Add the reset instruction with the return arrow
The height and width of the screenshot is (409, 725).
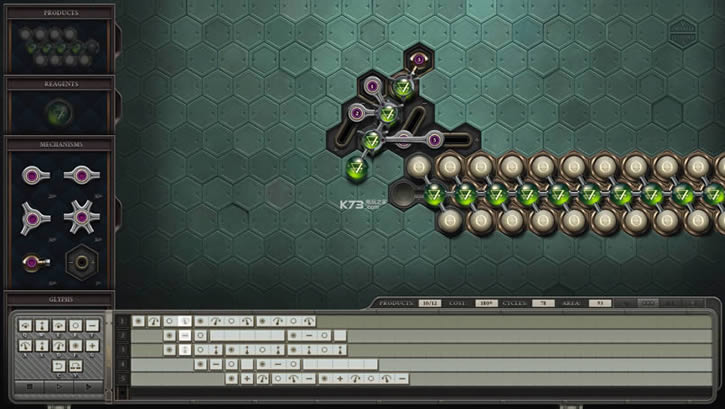(58, 365)
